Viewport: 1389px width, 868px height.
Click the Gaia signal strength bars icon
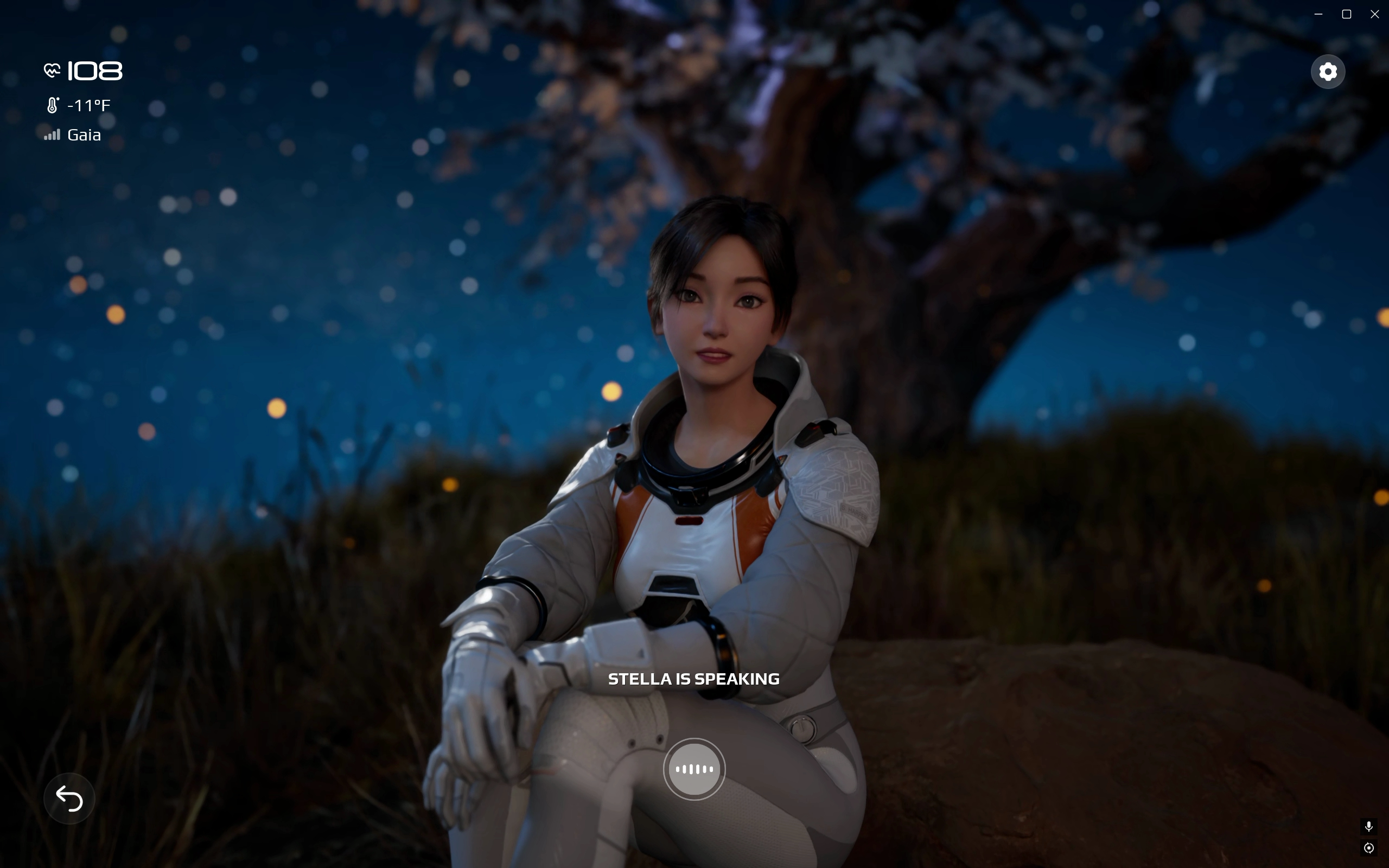click(52, 135)
